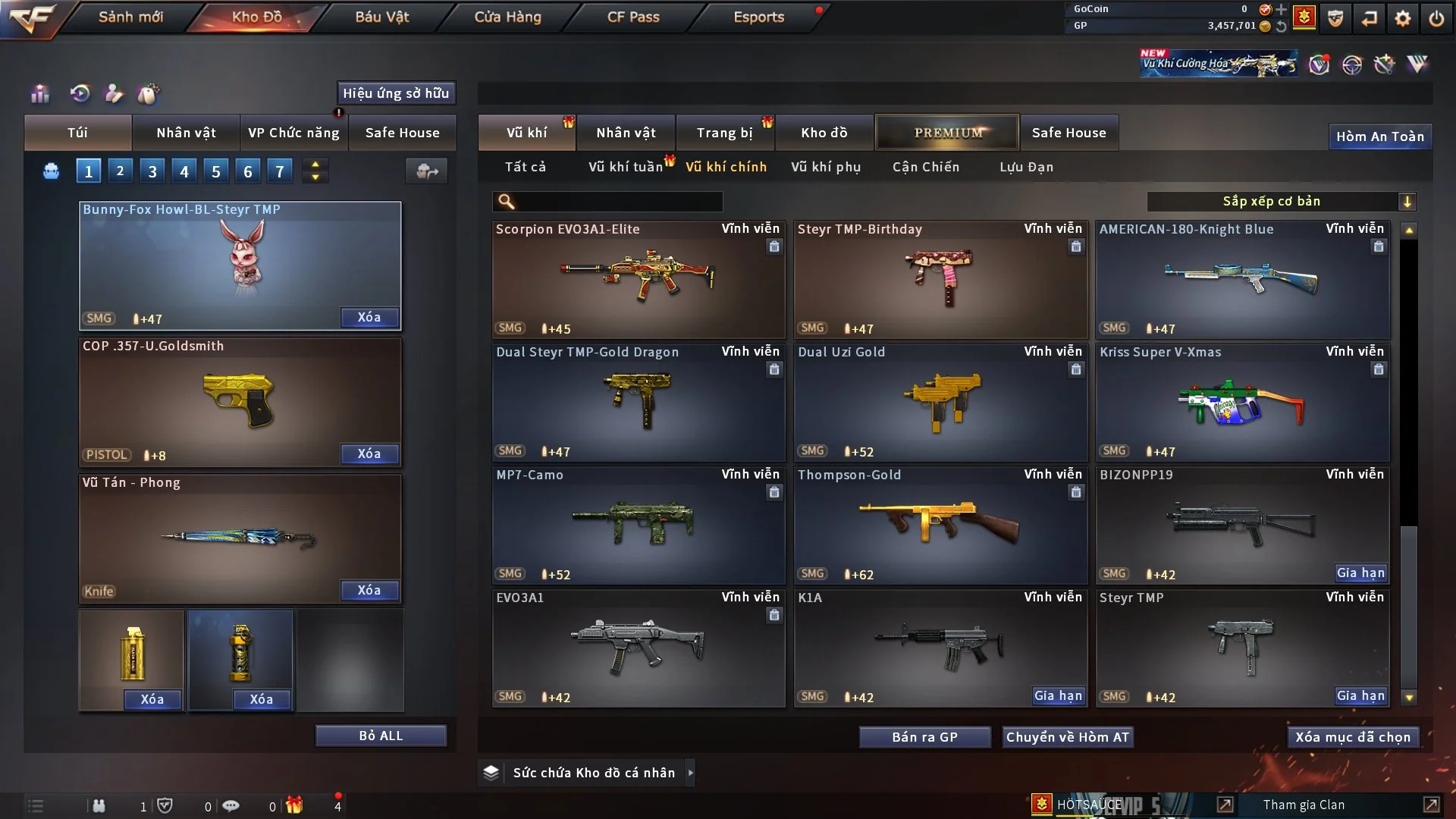Switch to bag number 3
1456x819 pixels.
tap(152, 171)
